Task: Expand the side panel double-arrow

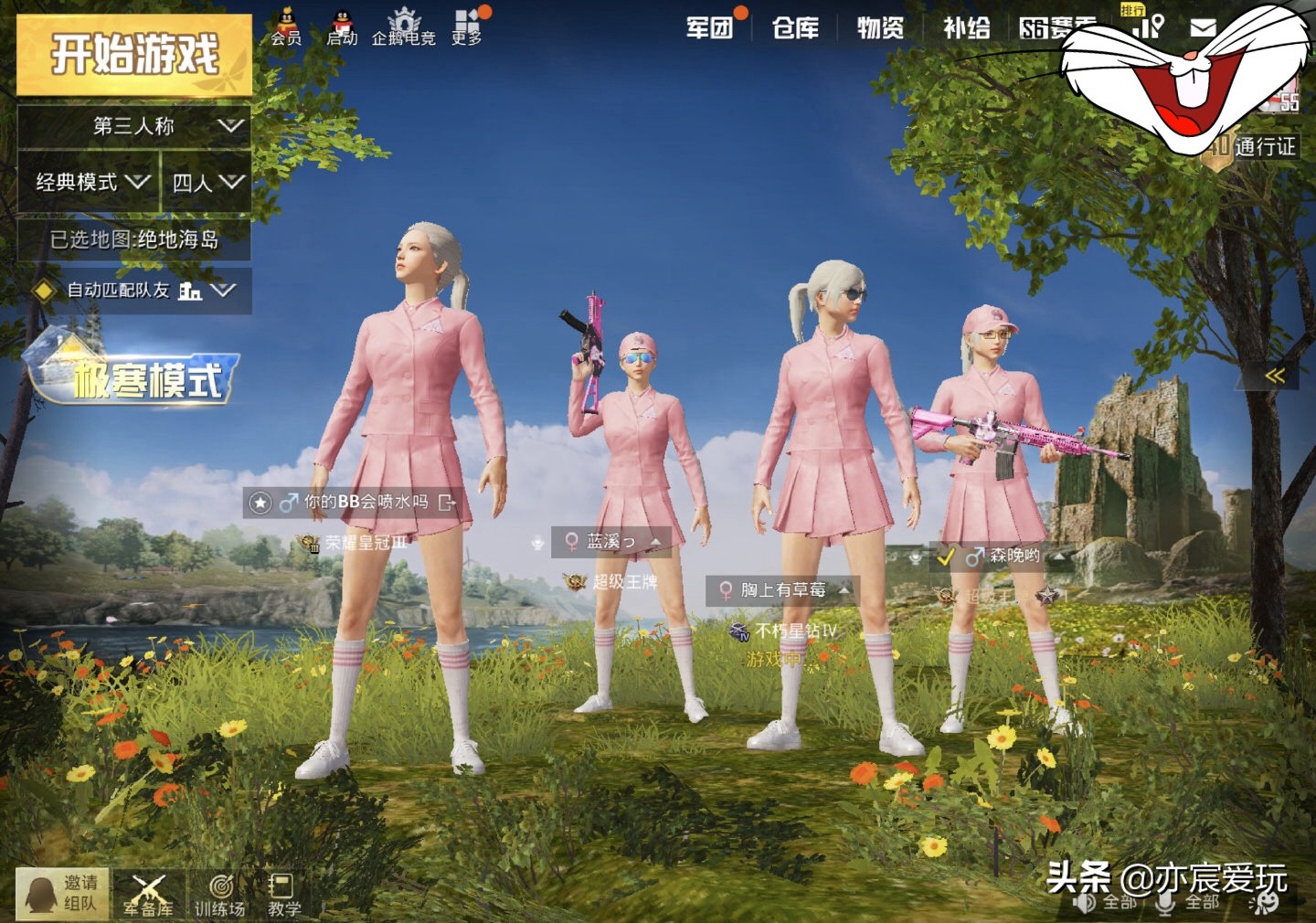Action: [x=1274, y=376]
